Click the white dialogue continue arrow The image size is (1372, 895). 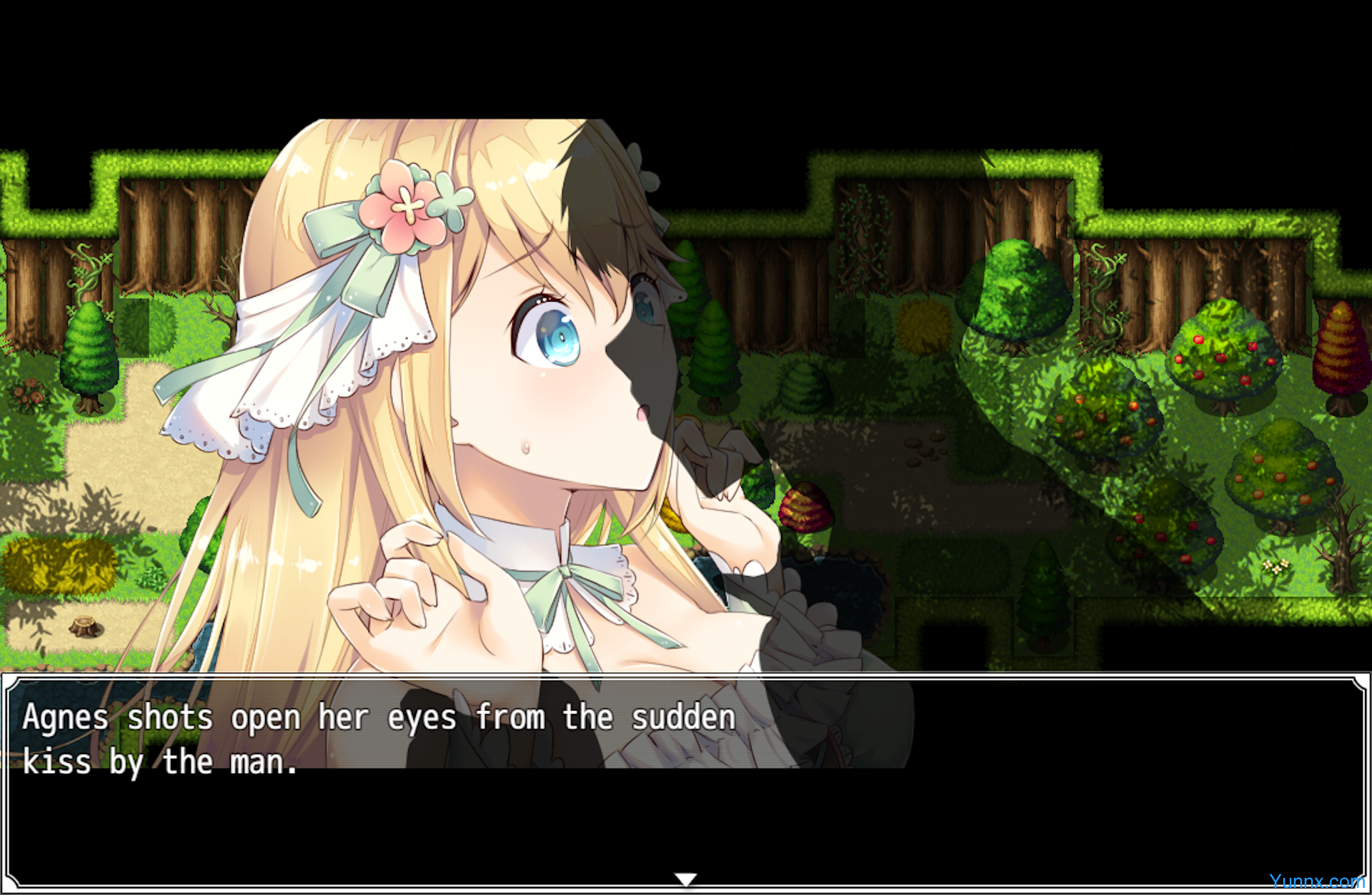685,879
